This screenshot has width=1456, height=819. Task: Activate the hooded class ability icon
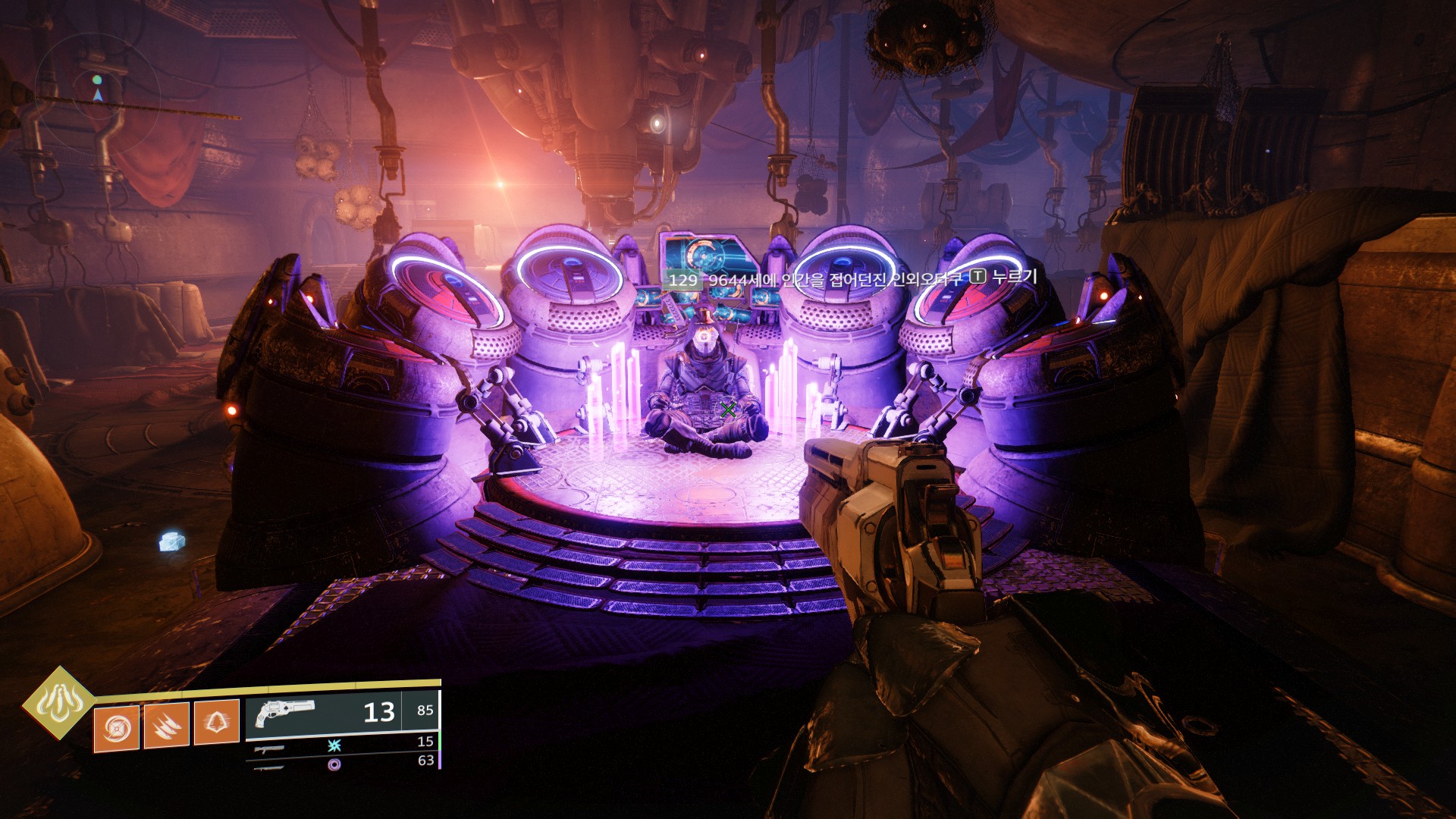pyautogui.click(x=217, y=722)
